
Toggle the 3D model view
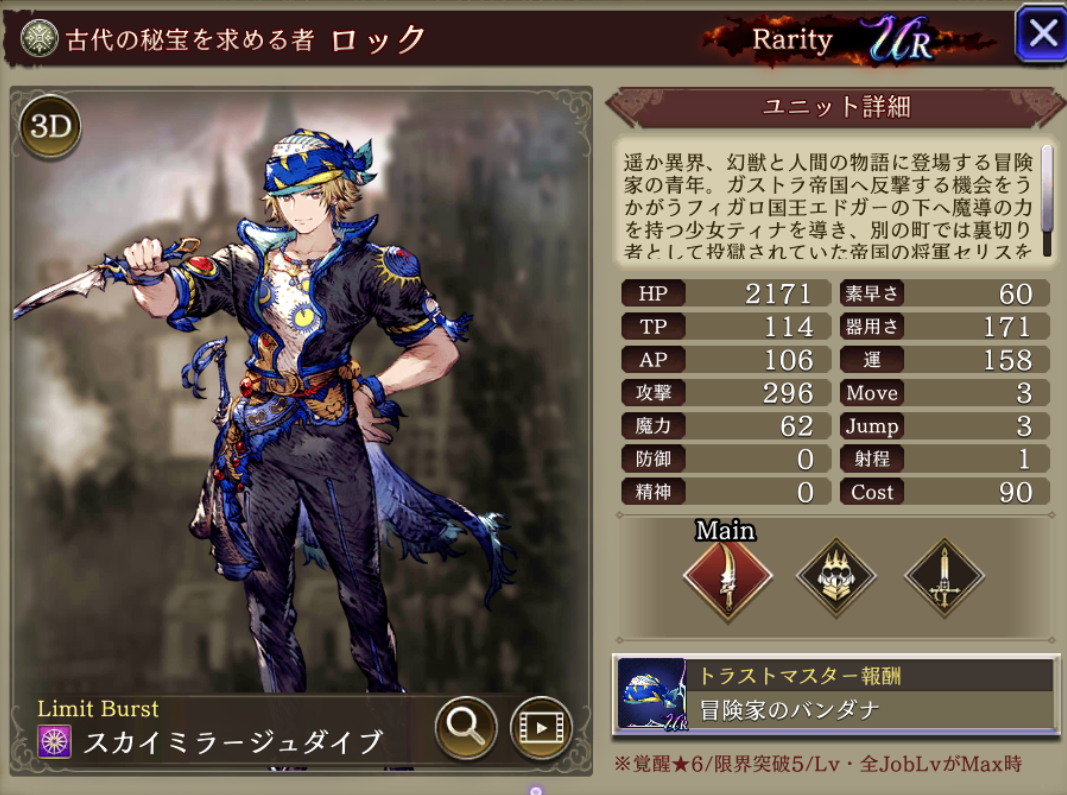[50, 127]
